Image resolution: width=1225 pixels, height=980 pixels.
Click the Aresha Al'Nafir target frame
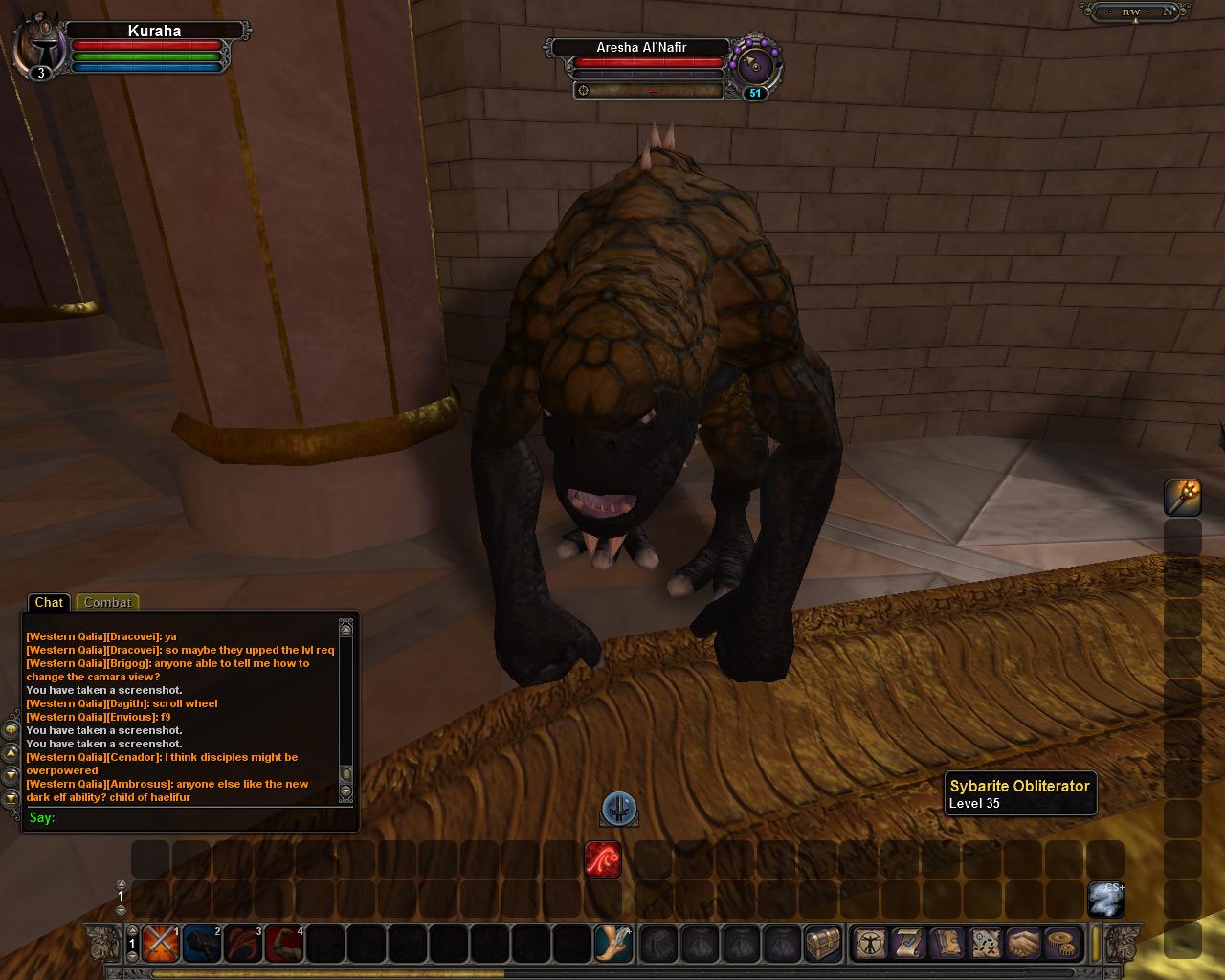tap(641, 48)
